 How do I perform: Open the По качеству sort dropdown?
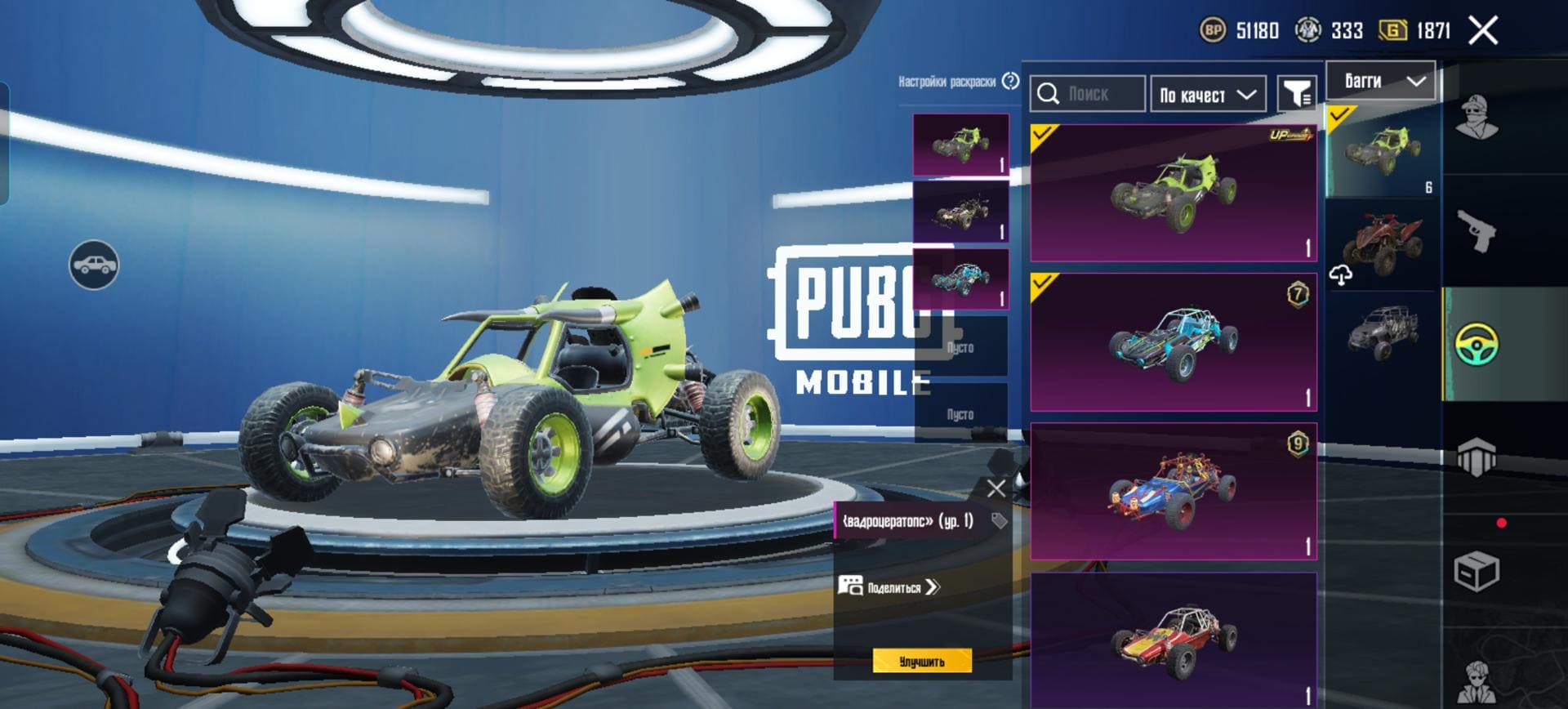1207,95
